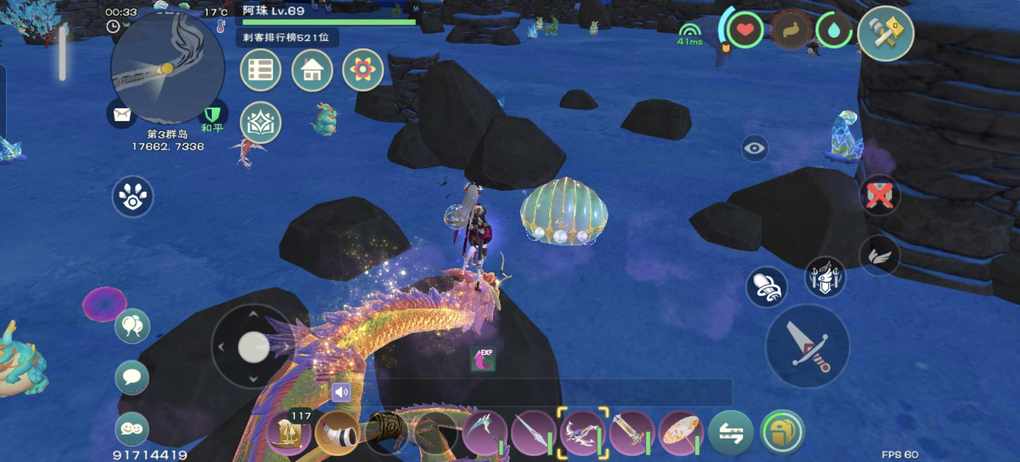Open the chat speech bubble
The image size is (1020, 462).
[132, 377]
